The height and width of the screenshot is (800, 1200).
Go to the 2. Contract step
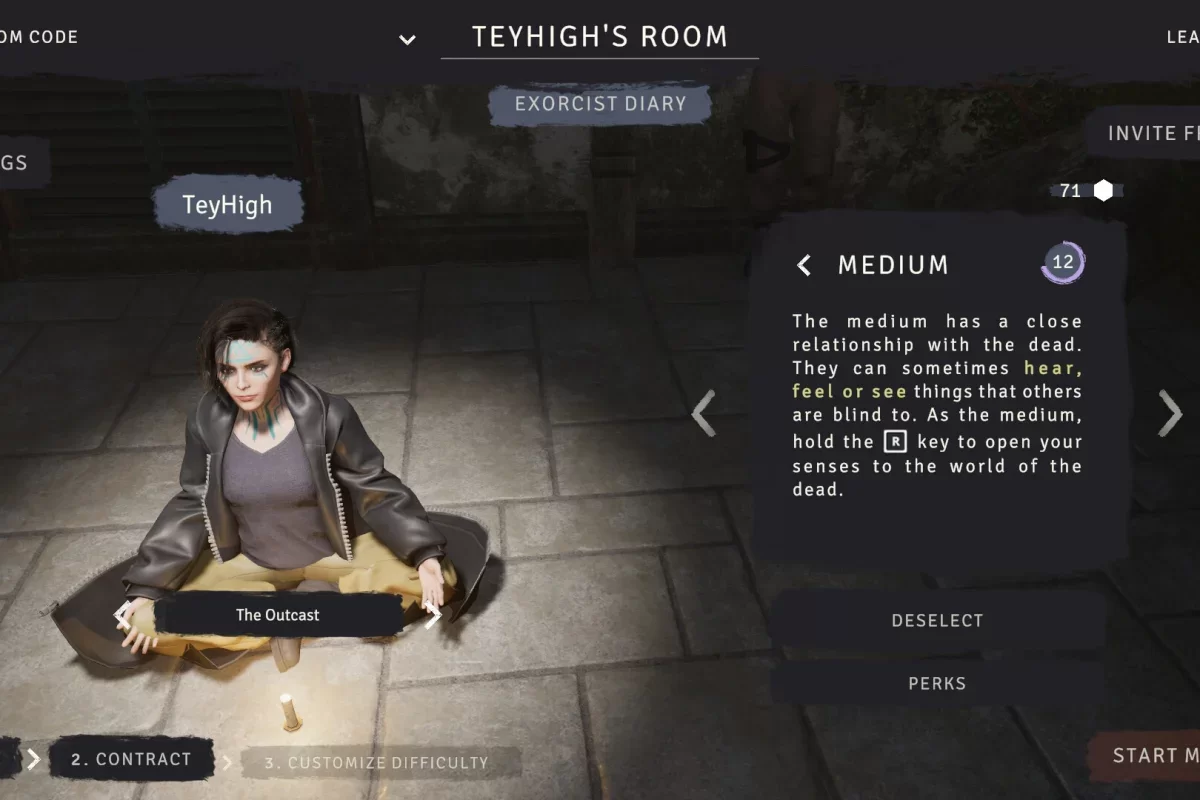(131, 760)
